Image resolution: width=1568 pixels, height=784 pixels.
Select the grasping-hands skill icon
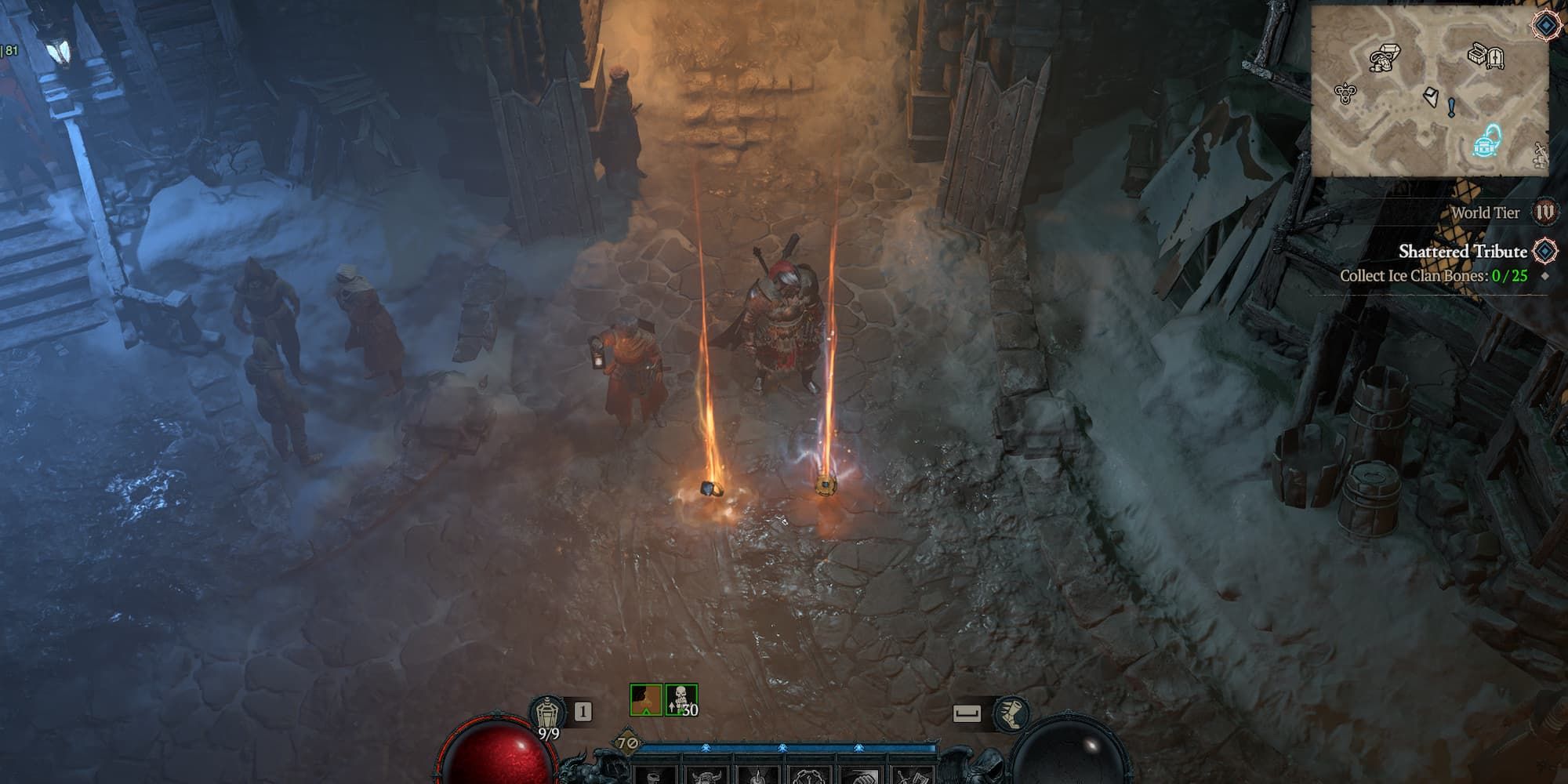click(808, 778)
